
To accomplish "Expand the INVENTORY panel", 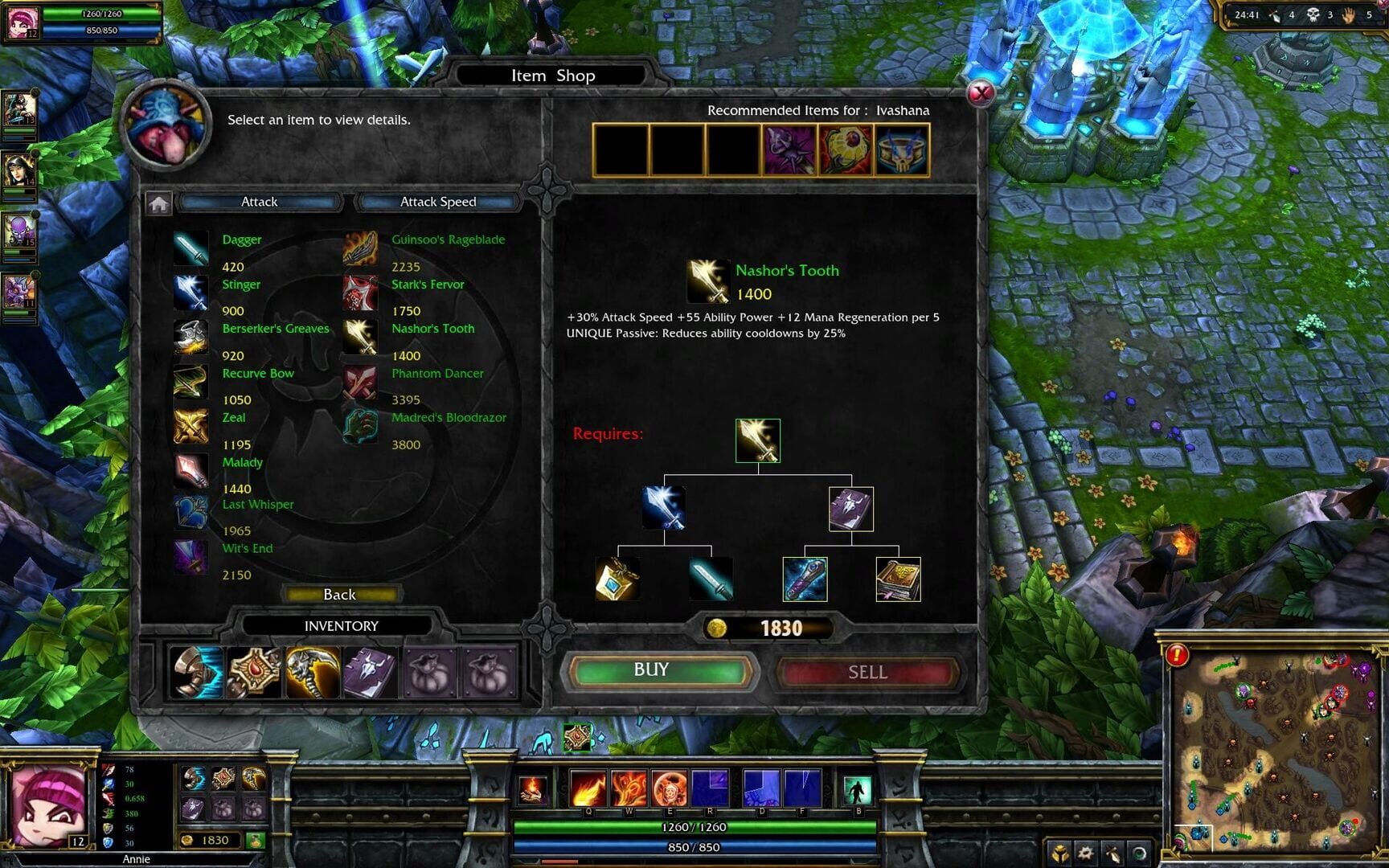I will pyautogui.click(x=341, y=625).
